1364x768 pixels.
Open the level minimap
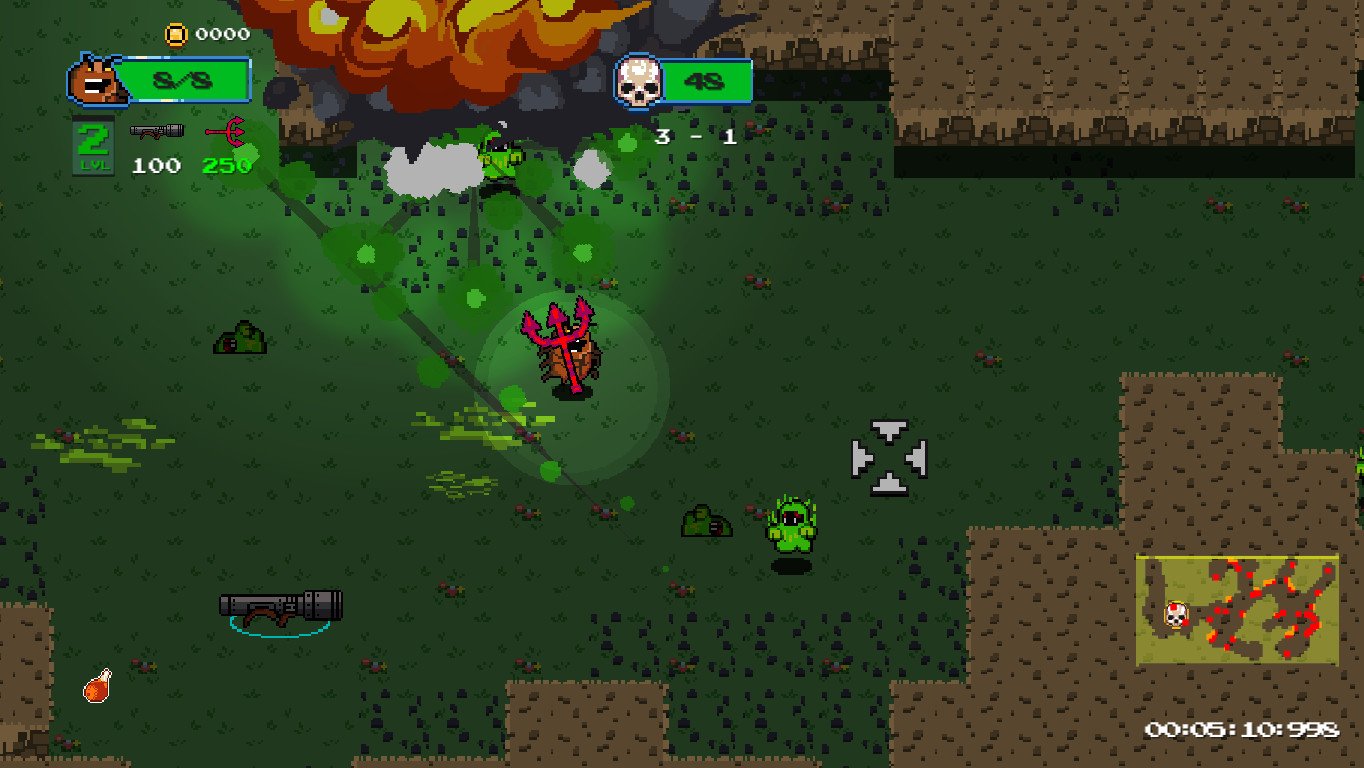tap(1237, 610)
